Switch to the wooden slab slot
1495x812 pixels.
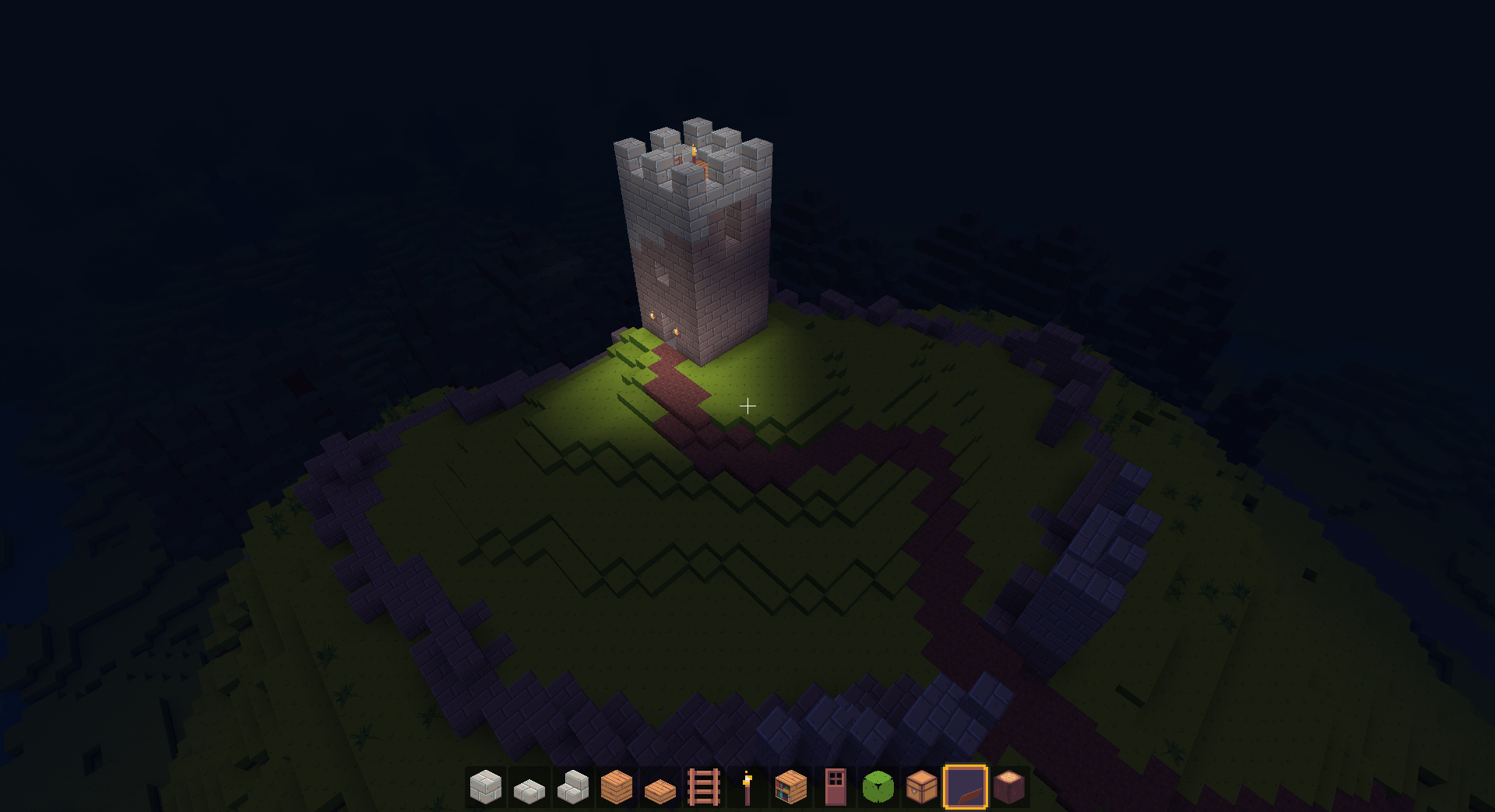(660, 787)
